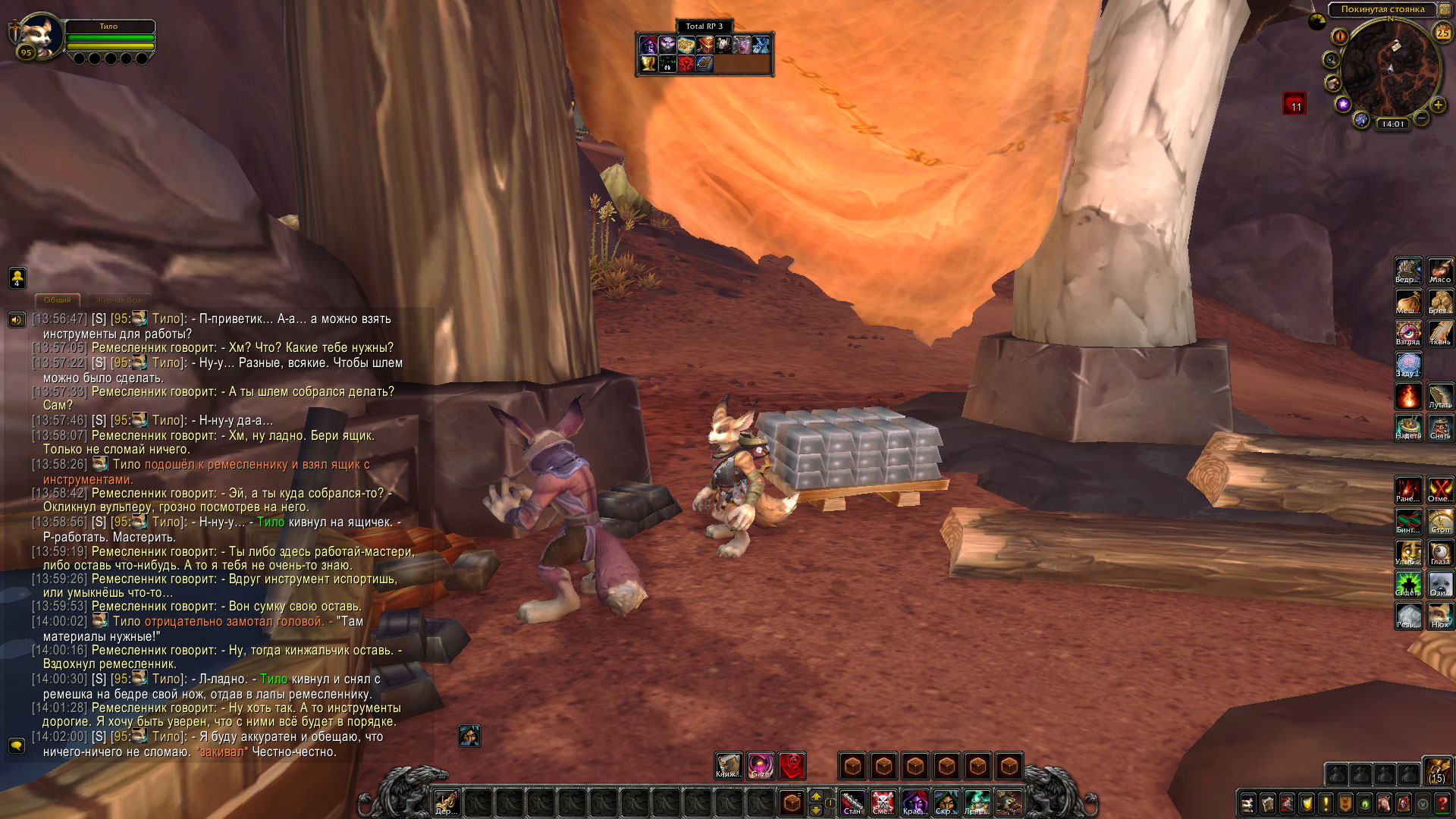Zoom in the minimap with the plus button

[x=1438, y=105]
